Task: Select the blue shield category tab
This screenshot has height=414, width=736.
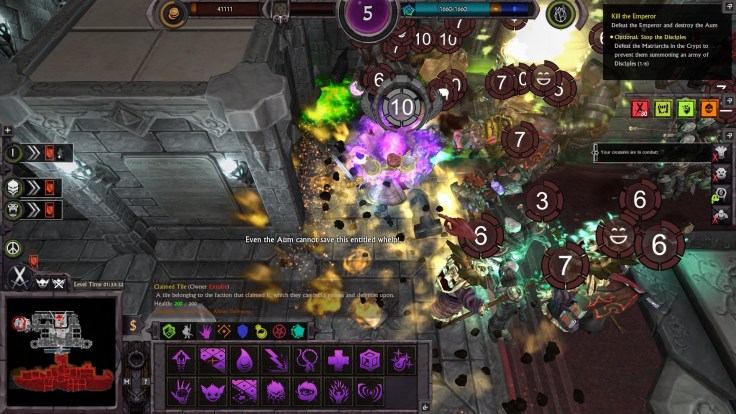Action: [243, 331]
